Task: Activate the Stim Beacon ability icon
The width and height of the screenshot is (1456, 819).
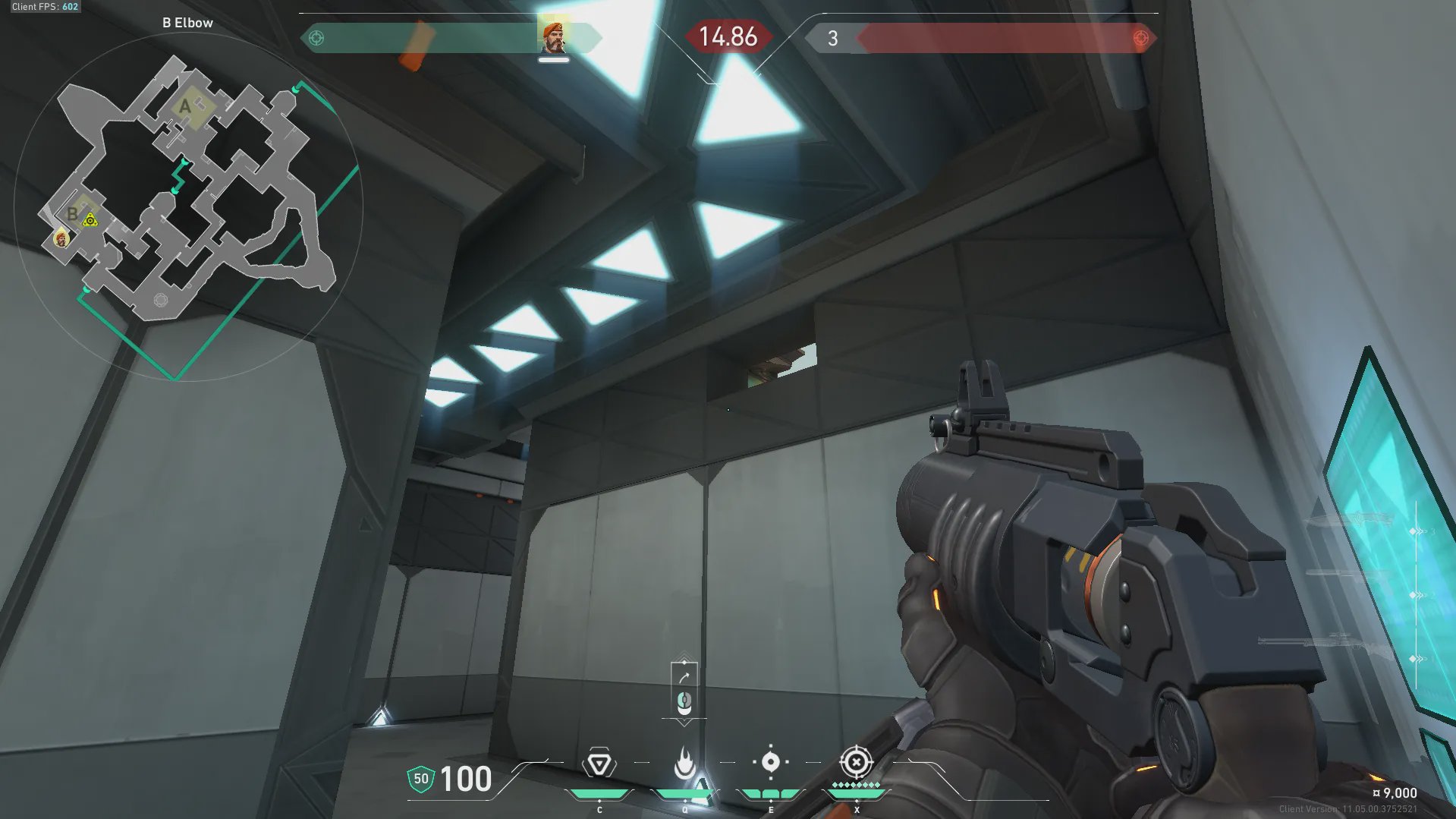Action: coord(599,764)
